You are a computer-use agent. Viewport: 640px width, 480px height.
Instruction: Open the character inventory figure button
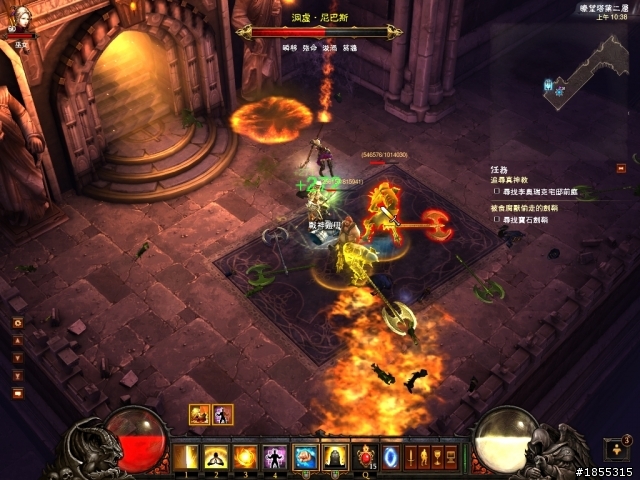coord(424,458)
